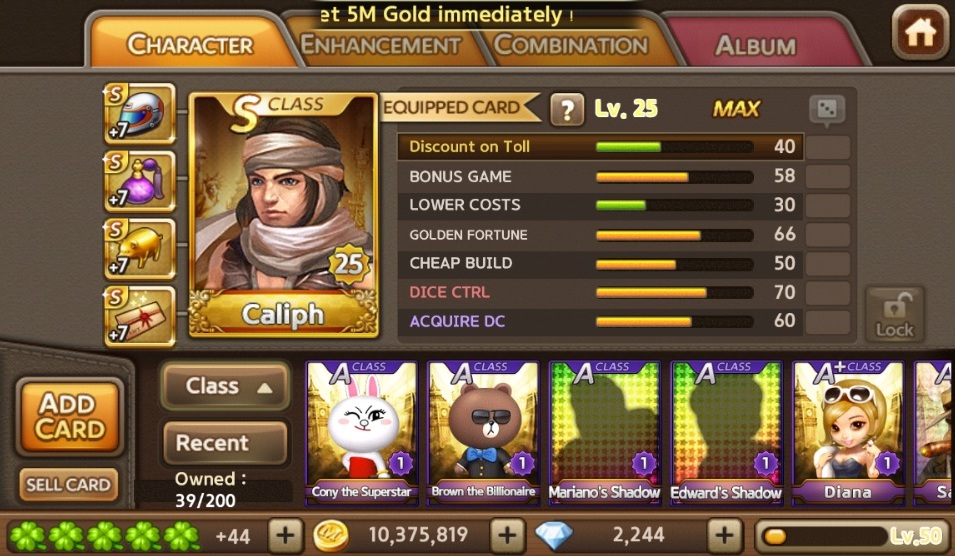Image resolution: width=955 pixels, height=556 pixels.
Task: Select the golden pig item slot
Action: click(x=143, y=248)
